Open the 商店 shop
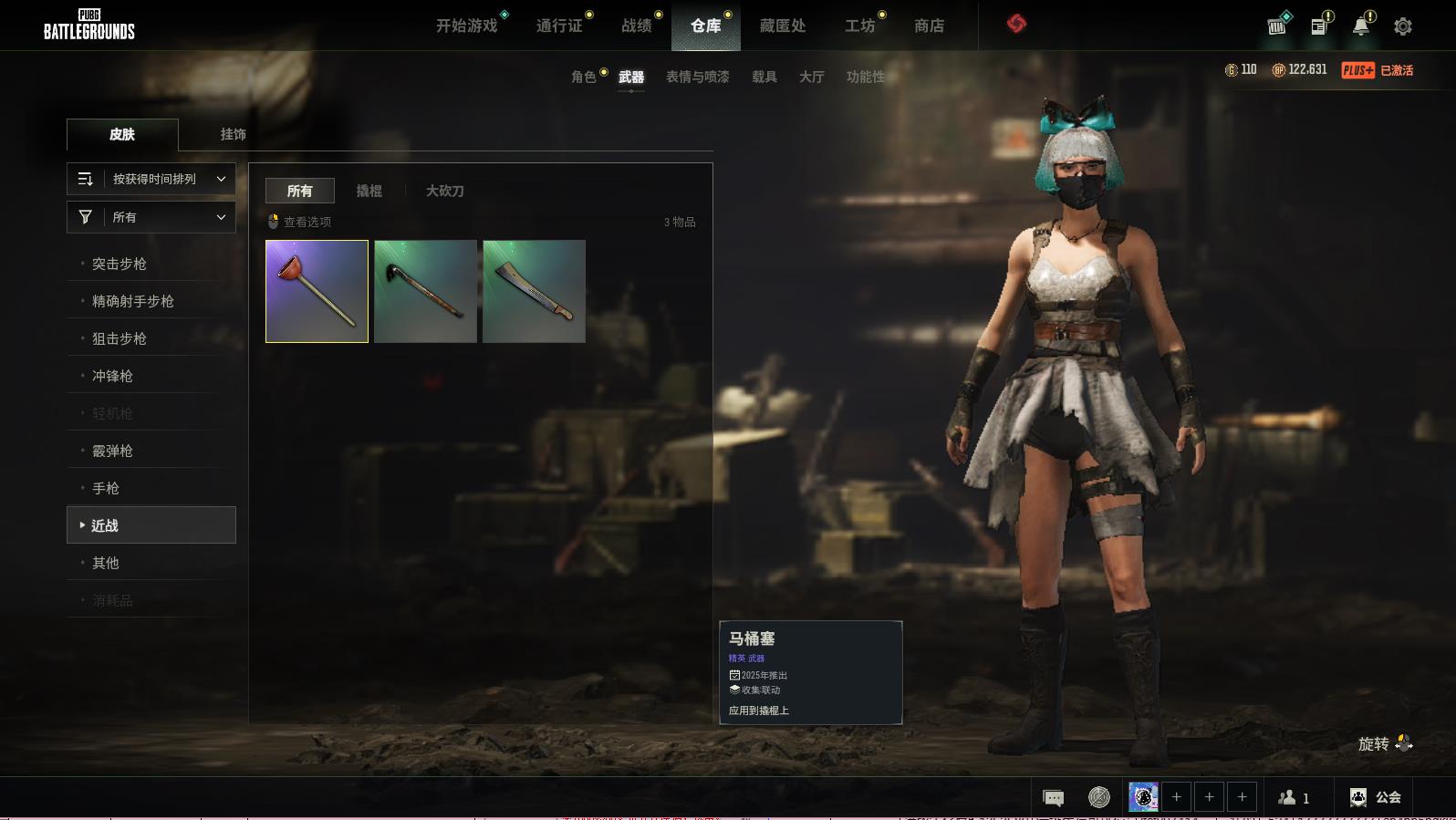 coord(929,26)
